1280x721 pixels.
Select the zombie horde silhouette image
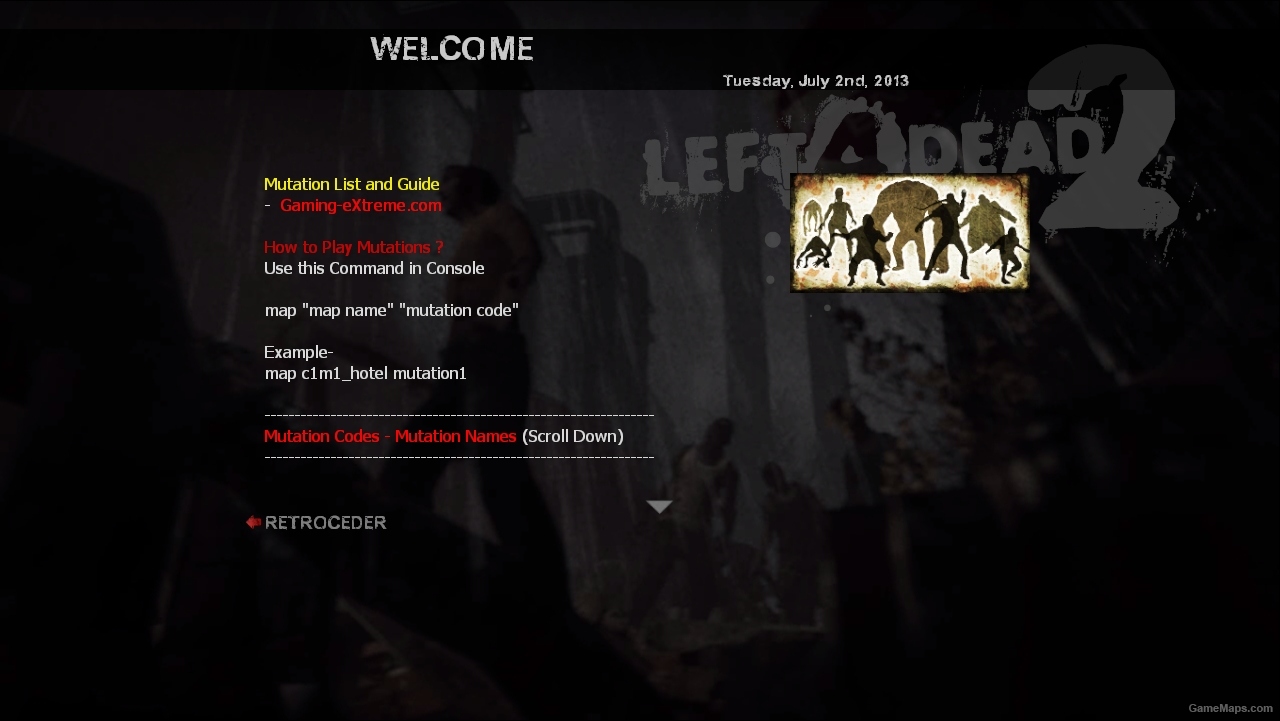(908, 231)
